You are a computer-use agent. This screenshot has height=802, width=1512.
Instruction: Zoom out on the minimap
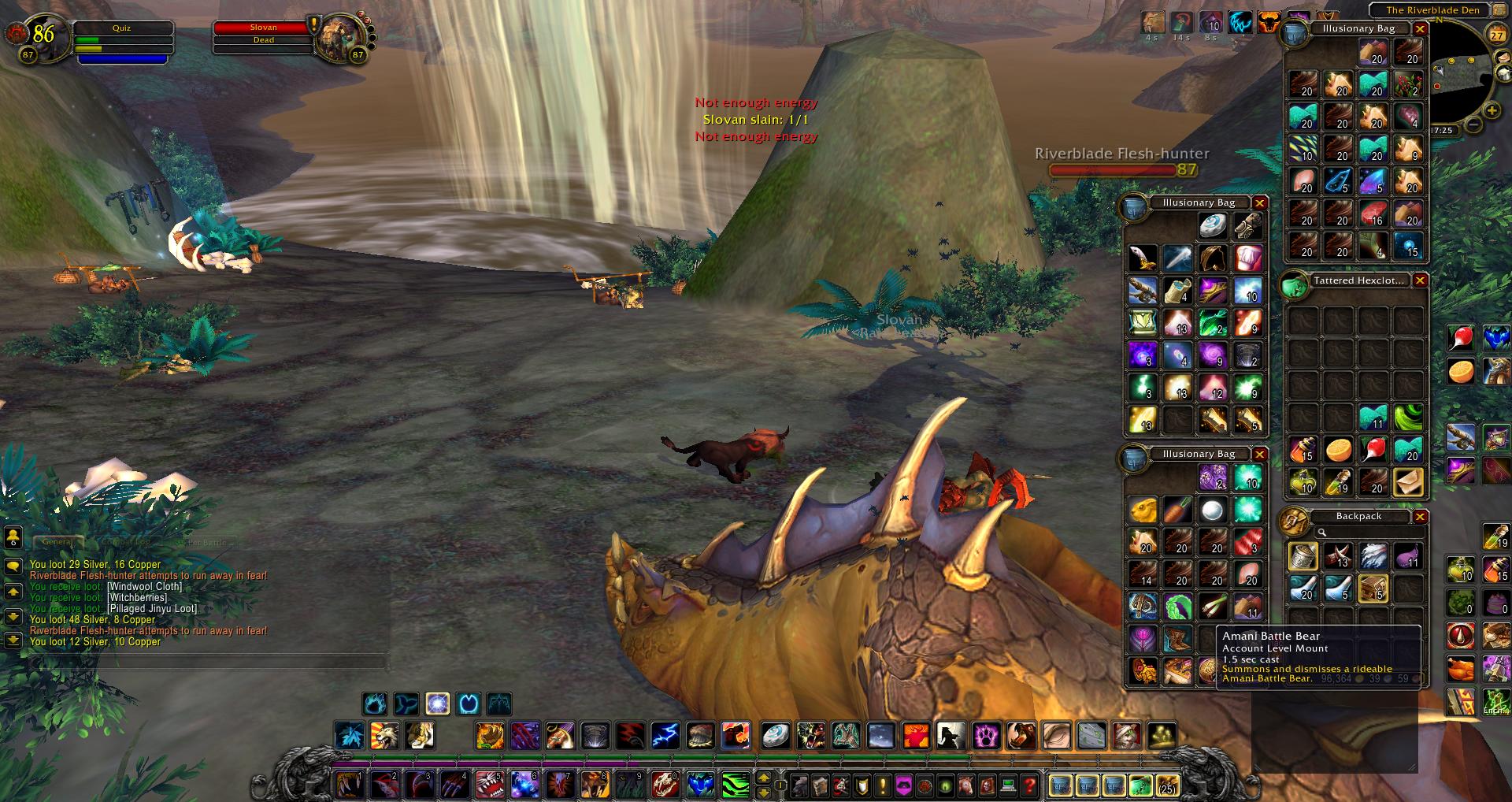click(1473, 124)
